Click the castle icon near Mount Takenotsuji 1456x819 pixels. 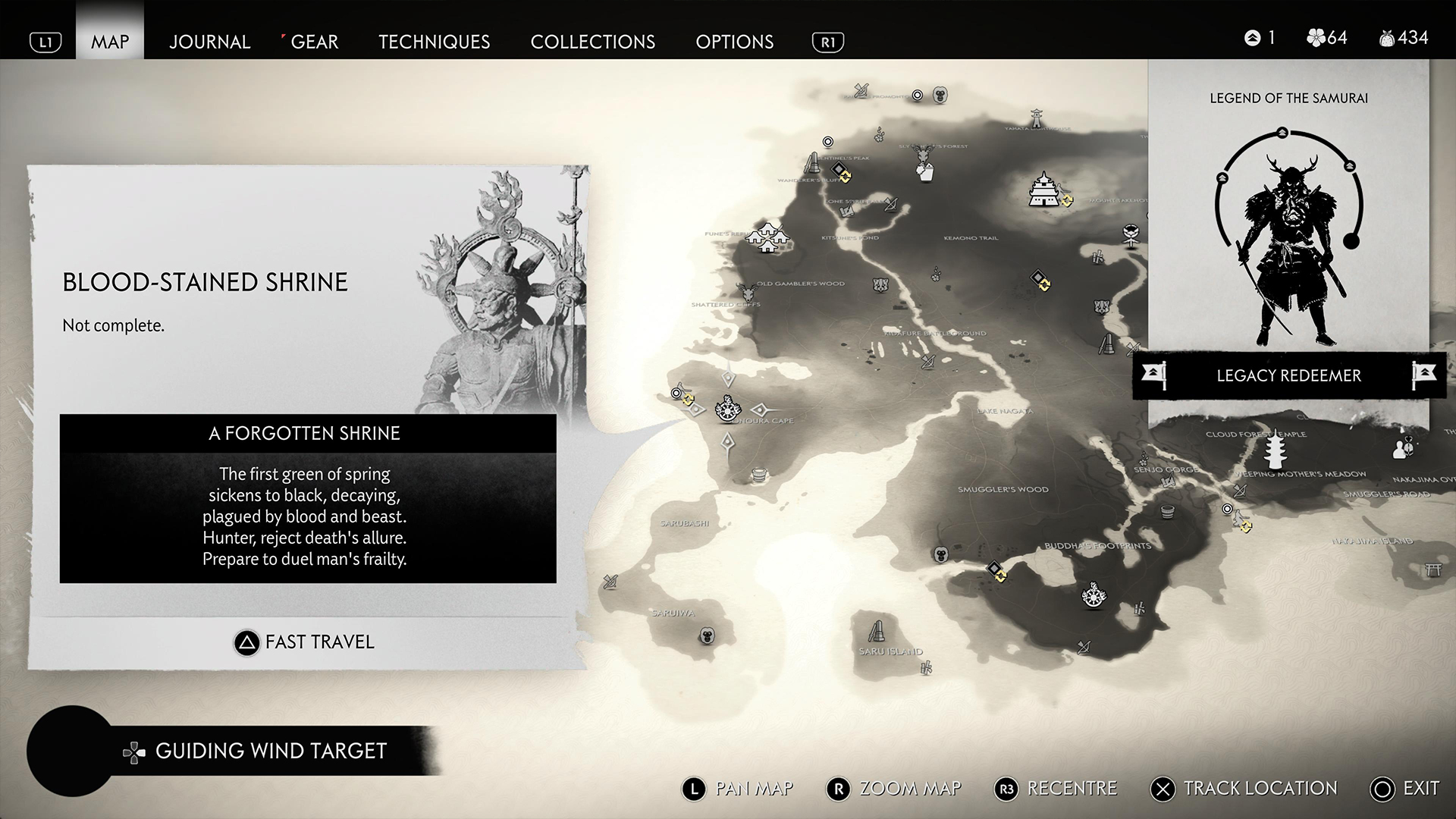tap(1043, 188)
